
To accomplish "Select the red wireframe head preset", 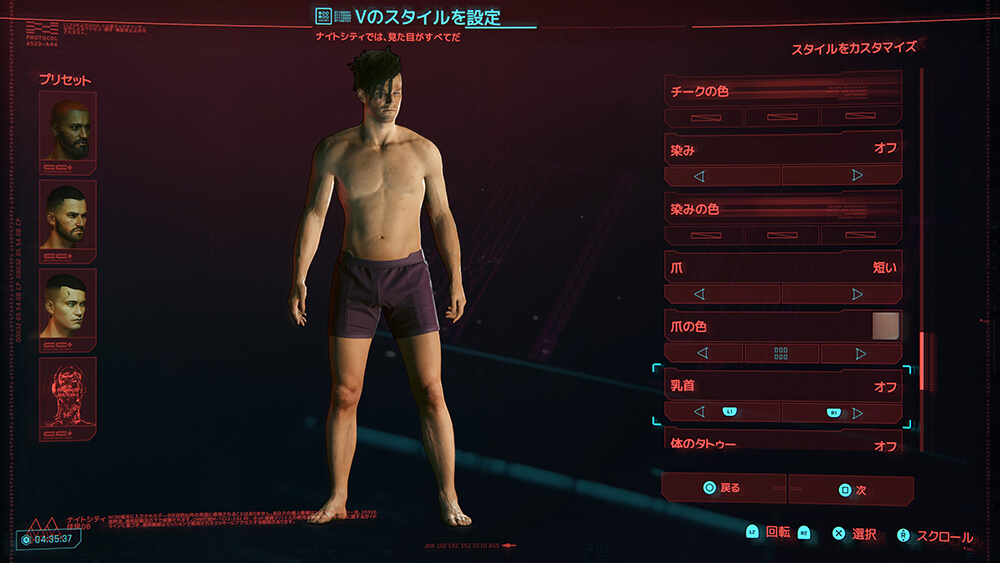I will pyautogui.click(x=67, y=391).
